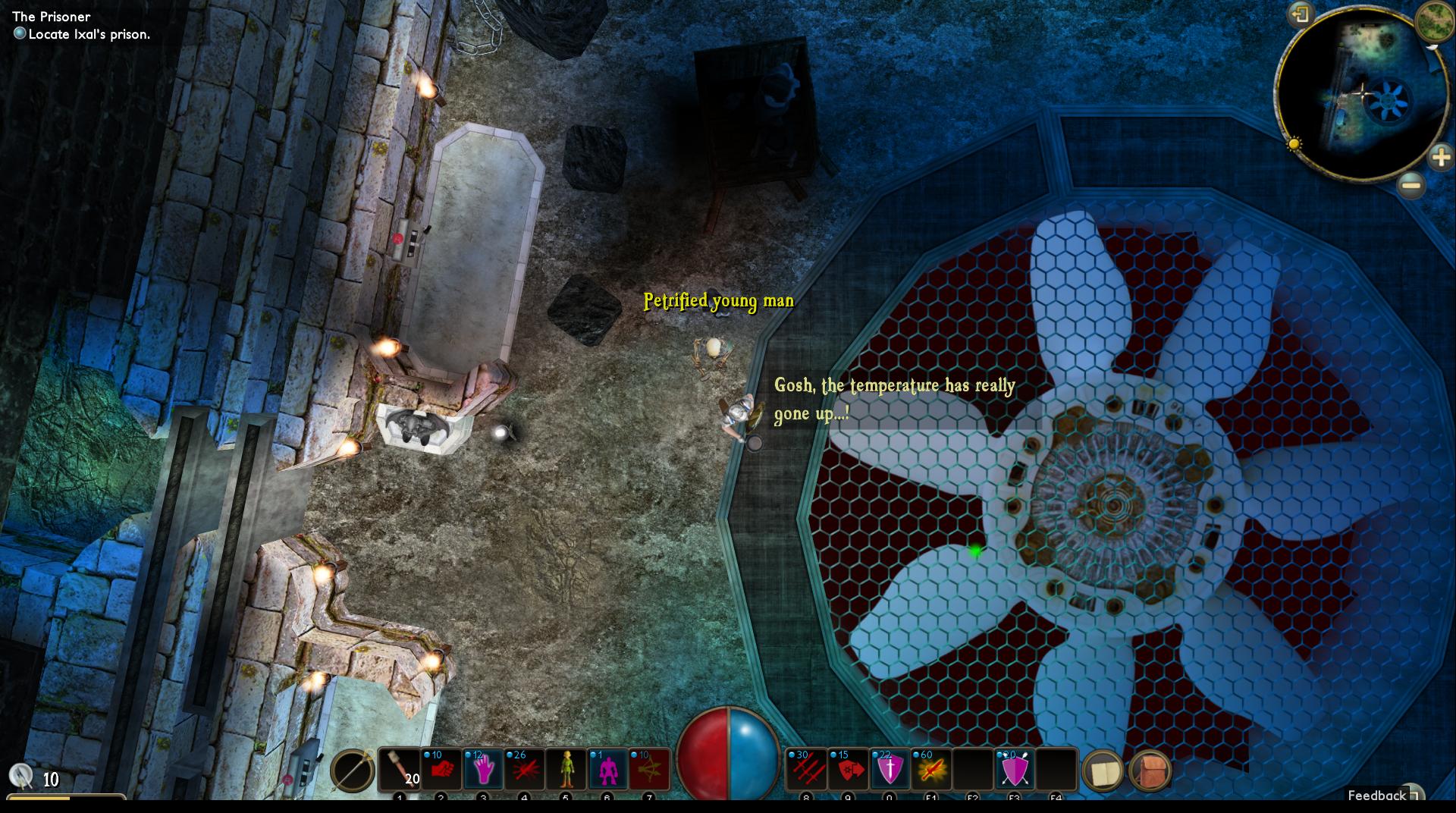This screenshot has width=1456, height=813.
Task: Activate the red burst ability costing 26
Action: 525,770
